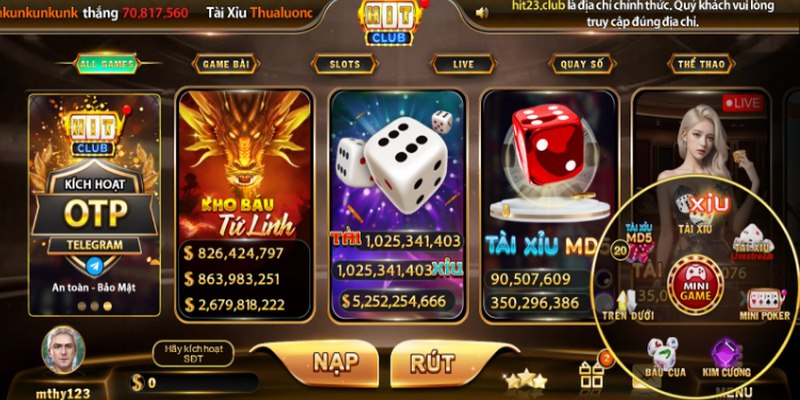The height and width of the screenshot is (400, 800).
Task: Activate phone number via Hãy kích hoạt SĐT
Action: click(186, 354)
